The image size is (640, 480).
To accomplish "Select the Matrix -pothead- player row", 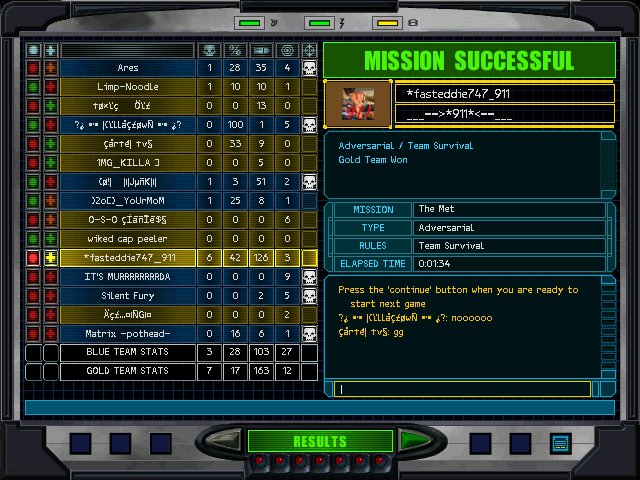I will [128, 334].
